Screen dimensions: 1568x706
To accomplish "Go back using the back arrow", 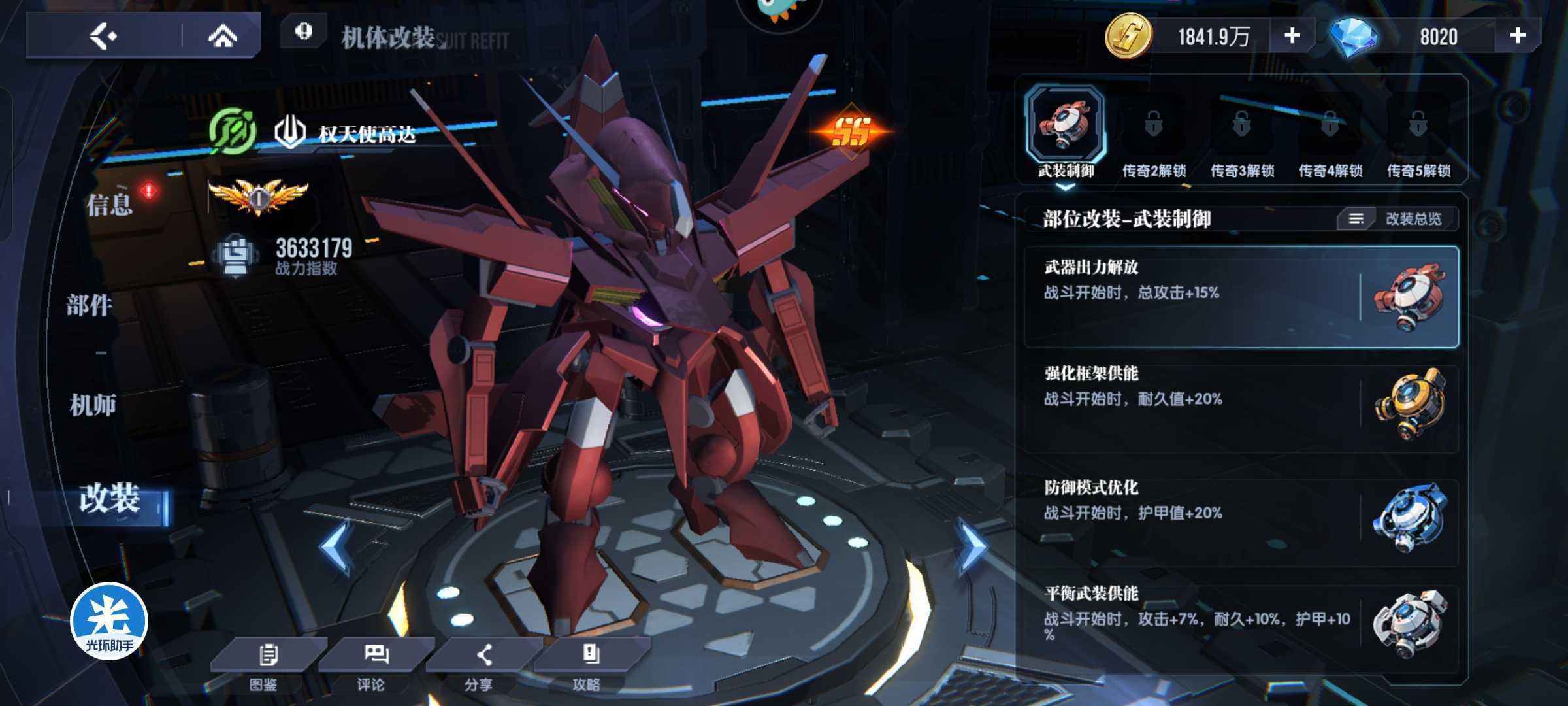I will [103, 35].
